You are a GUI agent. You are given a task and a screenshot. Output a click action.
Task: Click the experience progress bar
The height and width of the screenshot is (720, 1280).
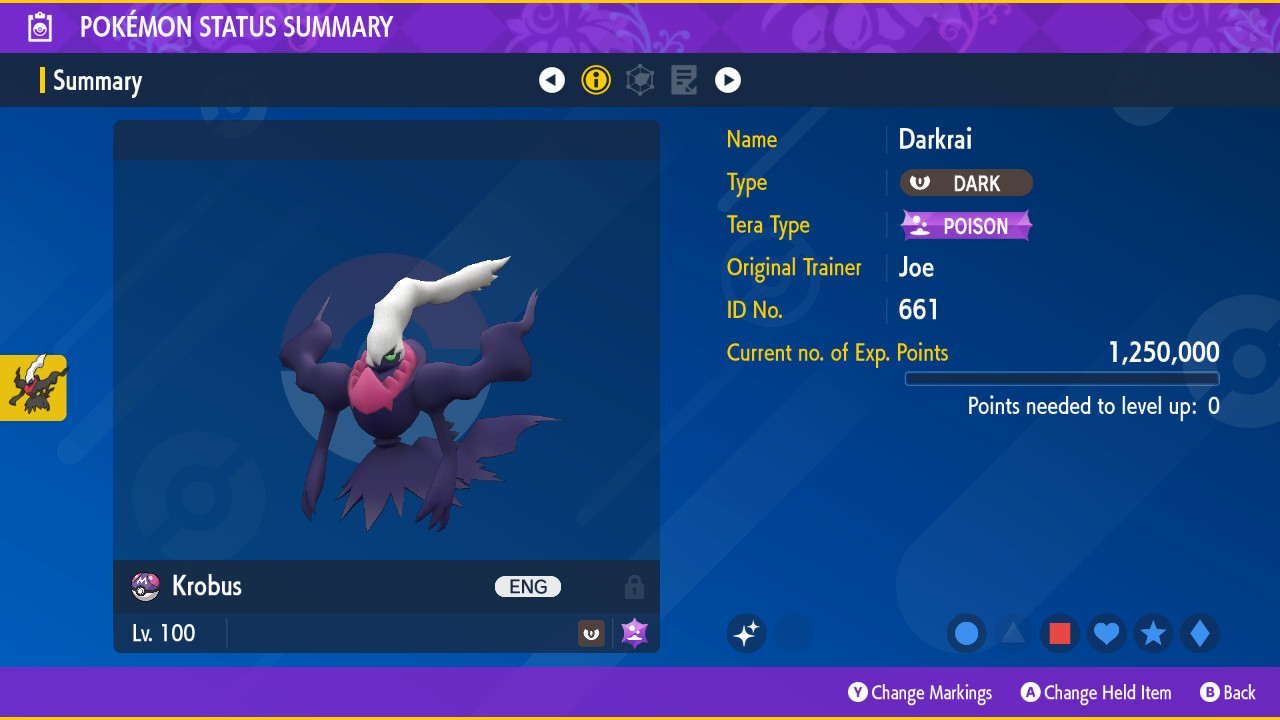[1061, 378]
